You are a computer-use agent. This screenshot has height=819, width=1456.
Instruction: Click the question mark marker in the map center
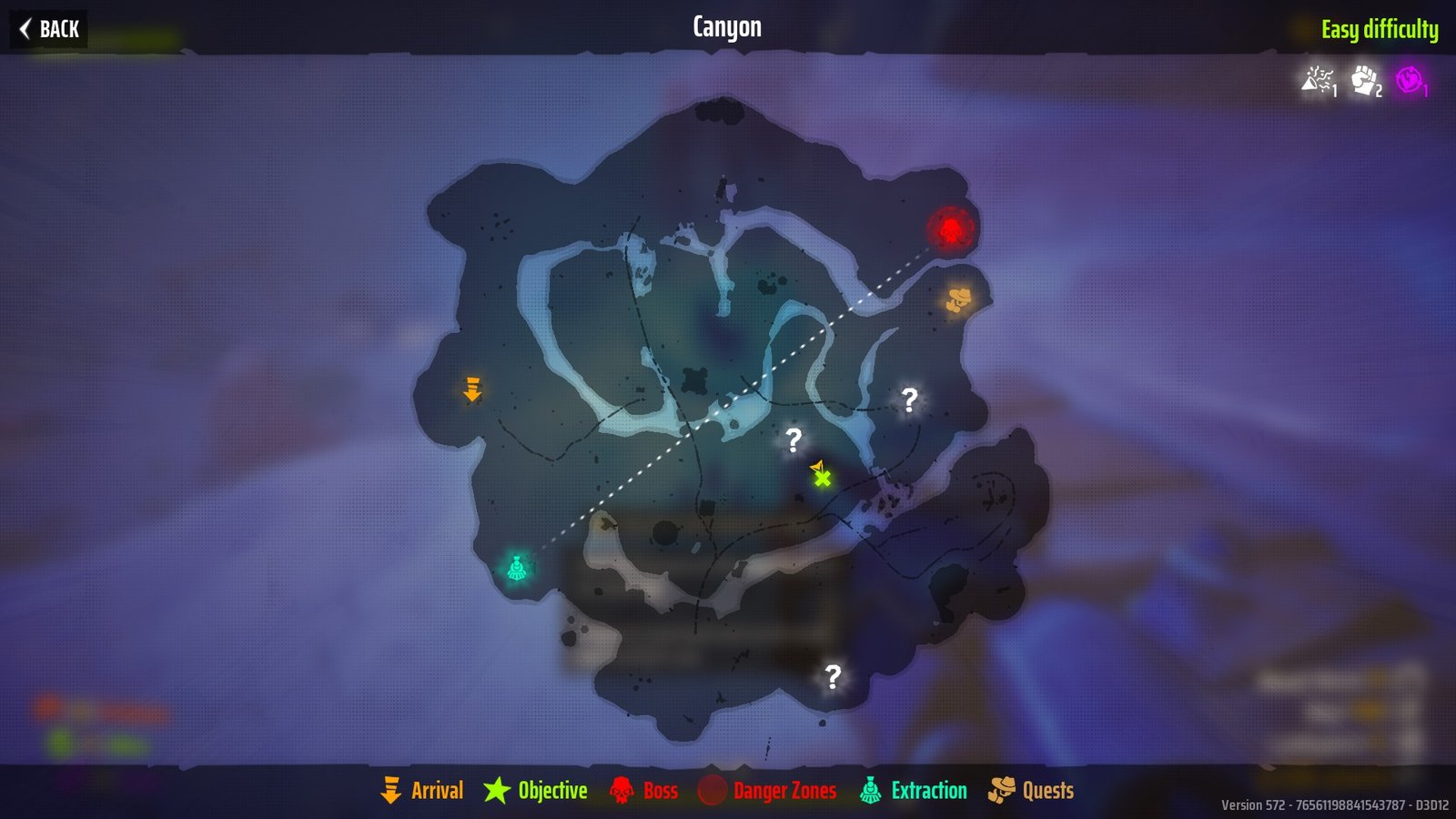pyautogui.click(x=793, y=441)
